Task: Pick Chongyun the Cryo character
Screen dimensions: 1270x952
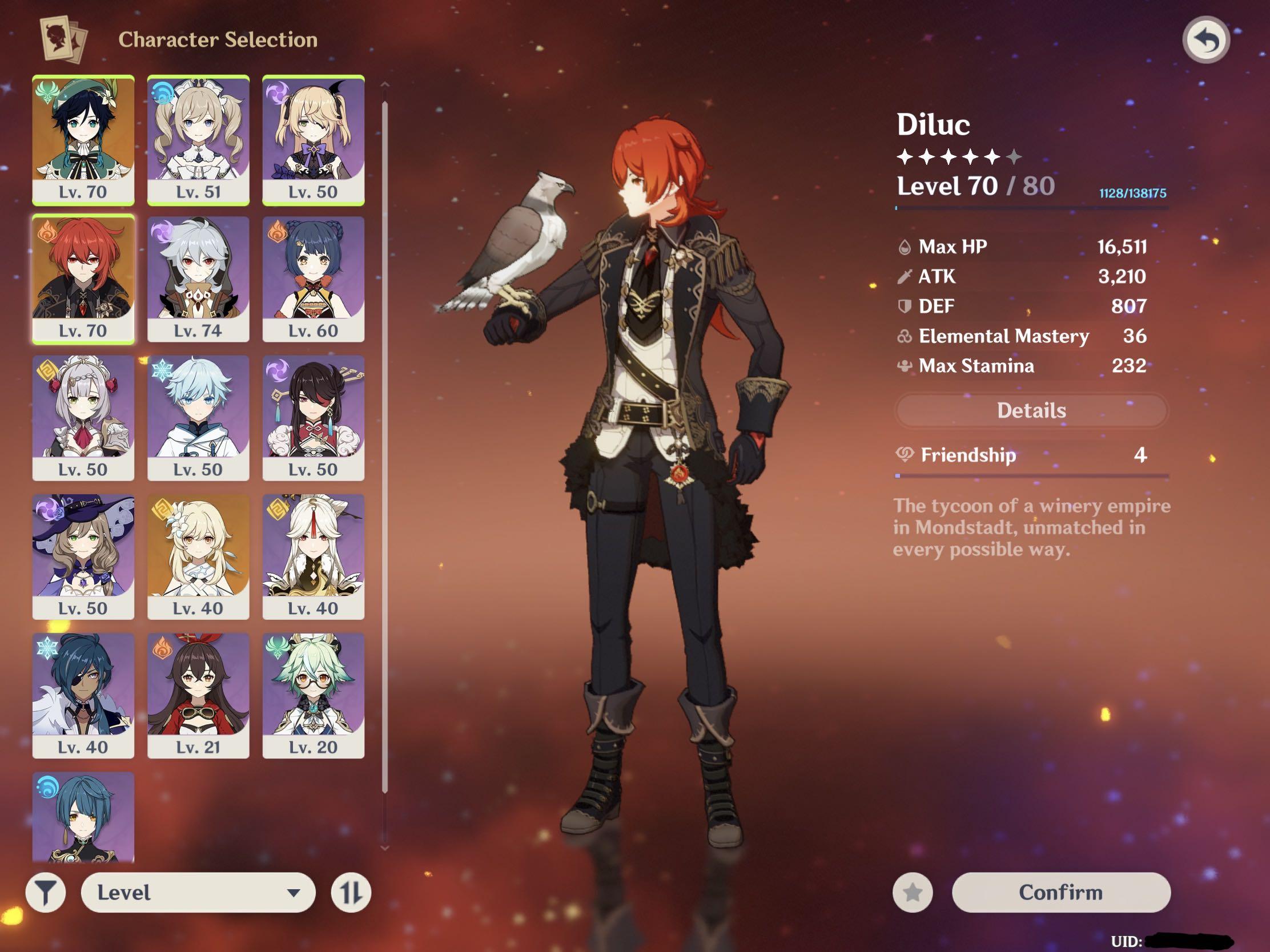Action: coord(198,417)
